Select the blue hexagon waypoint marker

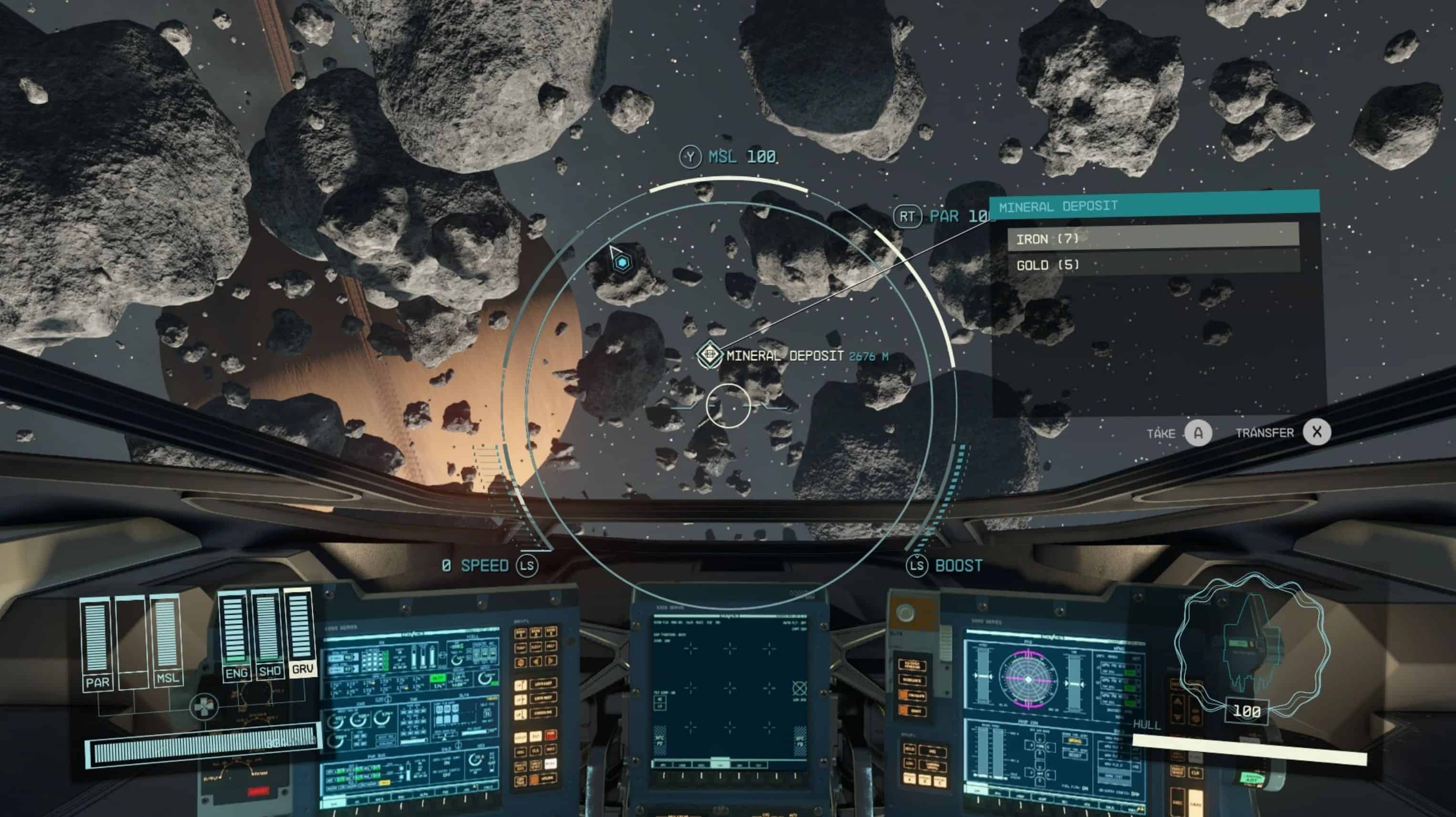(x=622, y=262)
